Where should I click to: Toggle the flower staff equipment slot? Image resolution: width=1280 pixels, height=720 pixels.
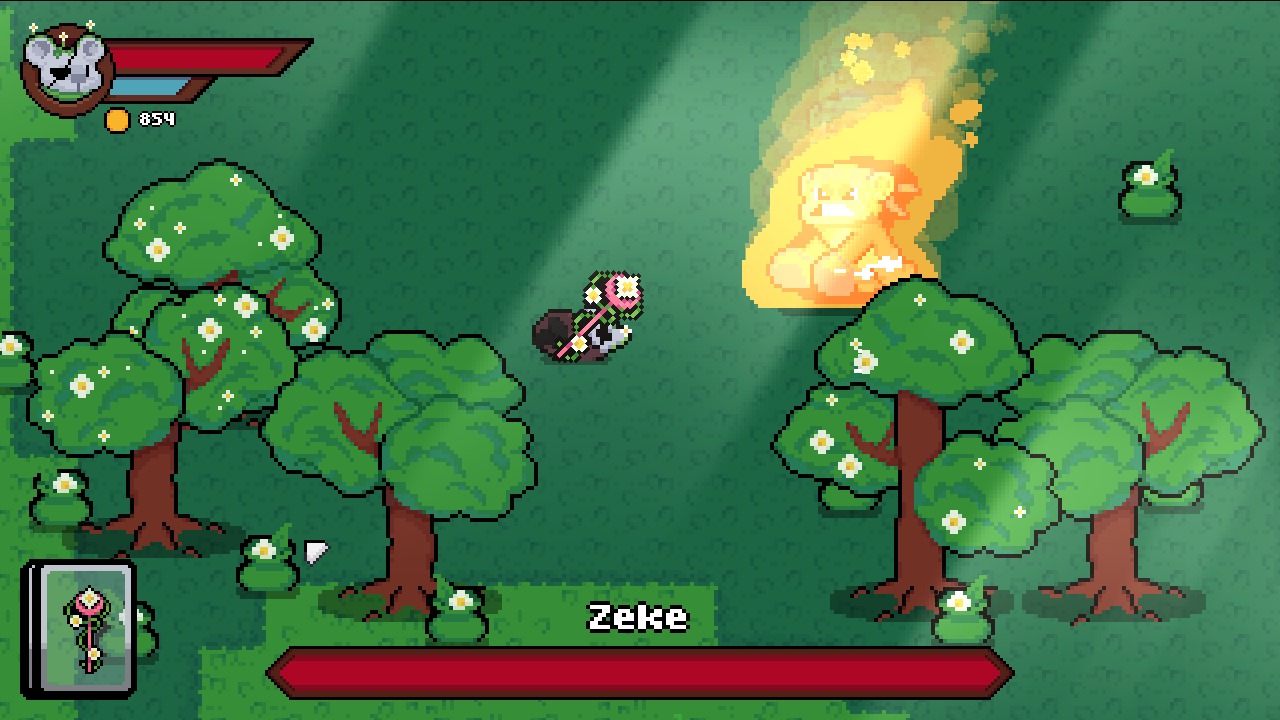[85, 630]
